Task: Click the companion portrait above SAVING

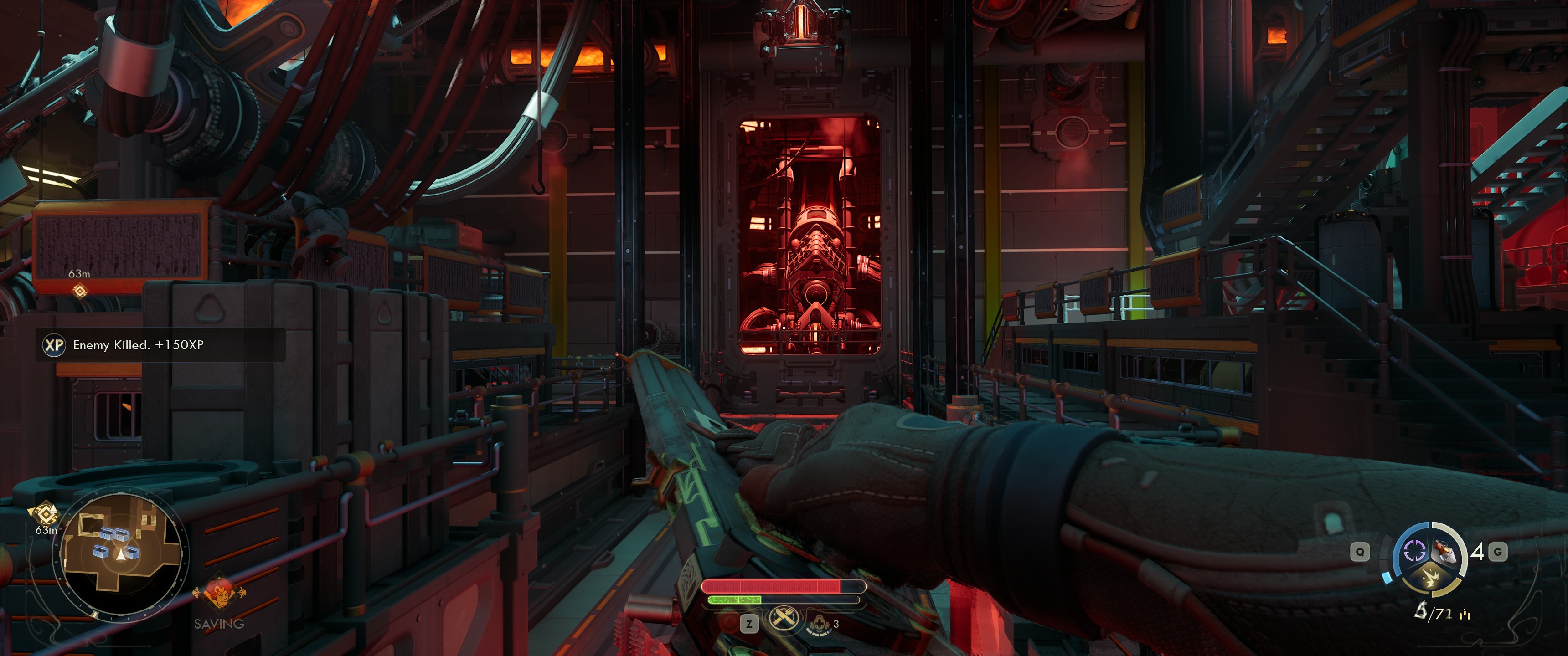Action: (218, 593)
